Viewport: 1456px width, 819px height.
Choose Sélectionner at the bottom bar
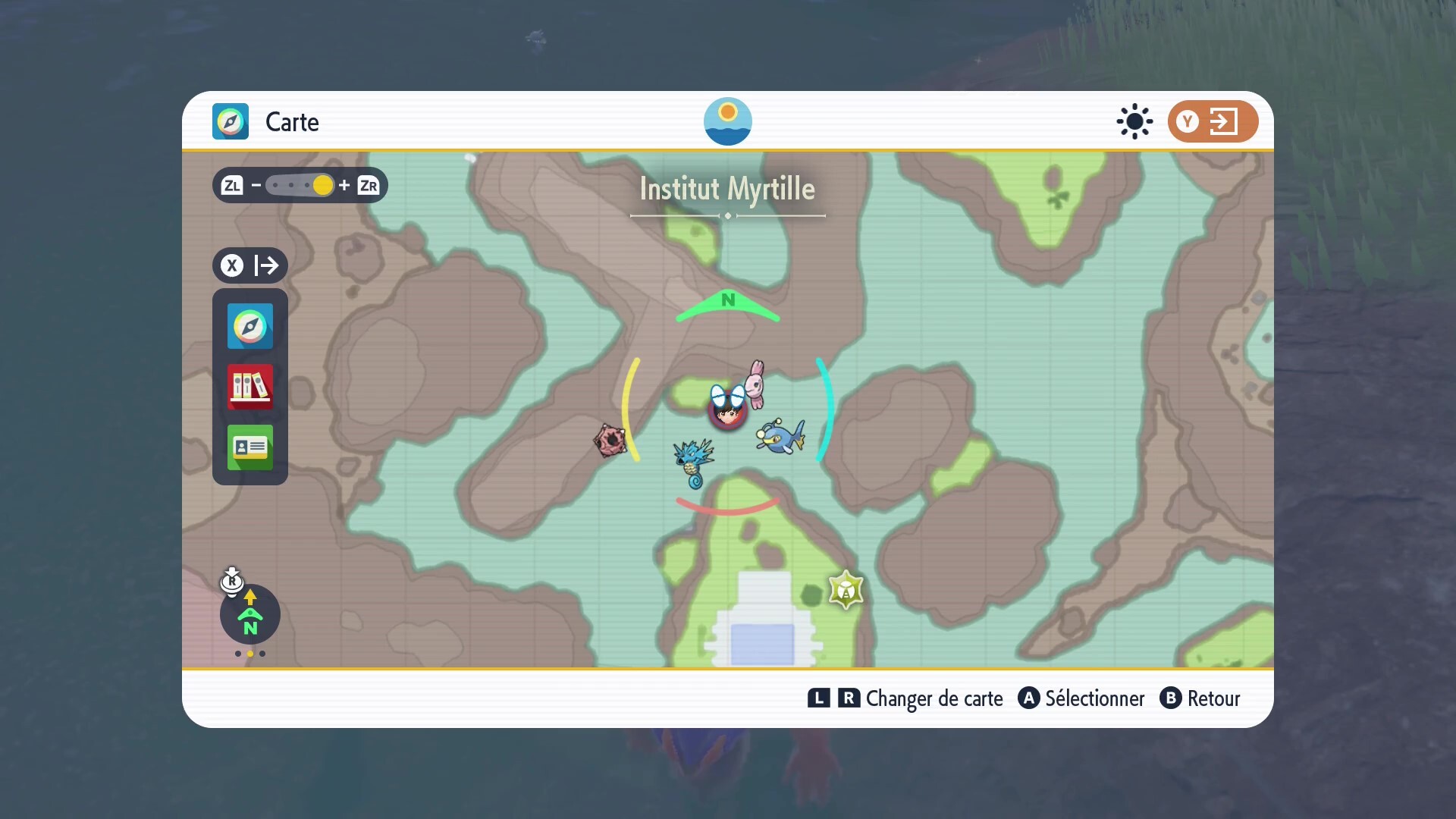coord(1094,698)
